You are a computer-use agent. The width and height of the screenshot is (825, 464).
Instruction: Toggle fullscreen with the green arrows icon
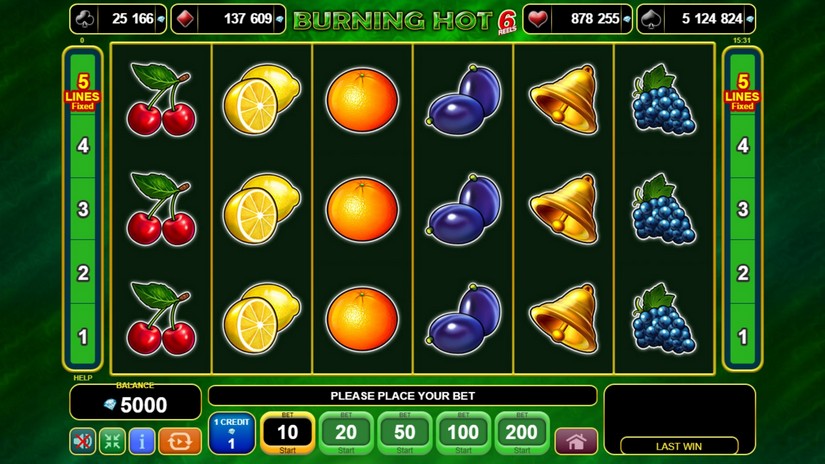click(x=112, y=441)
